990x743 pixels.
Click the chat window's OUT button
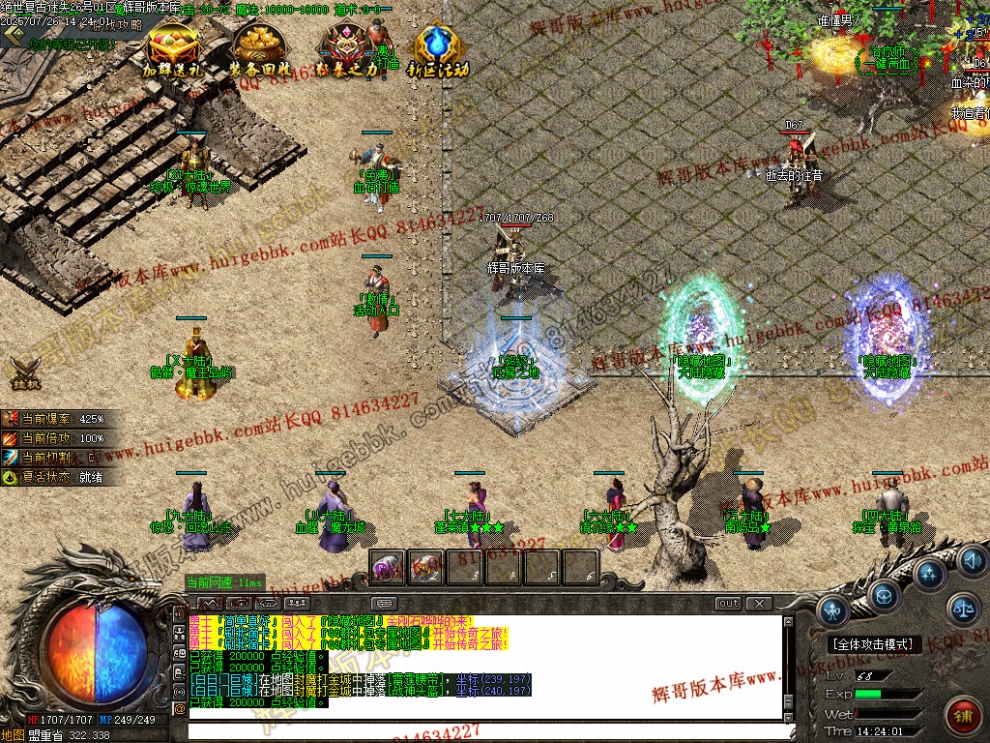point(729,604)
